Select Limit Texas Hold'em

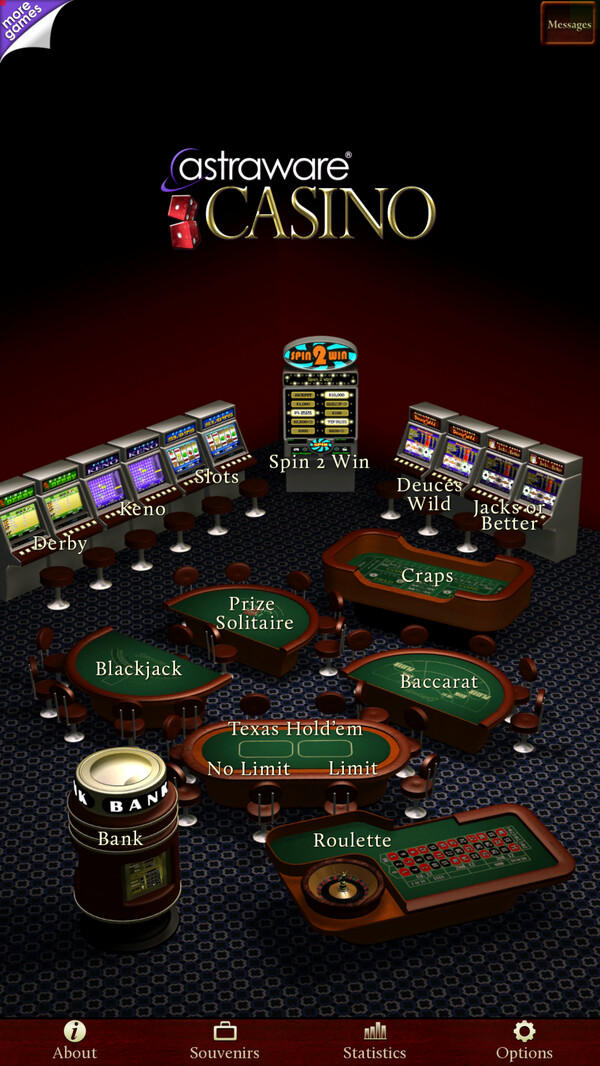click(x=353, y=767)
